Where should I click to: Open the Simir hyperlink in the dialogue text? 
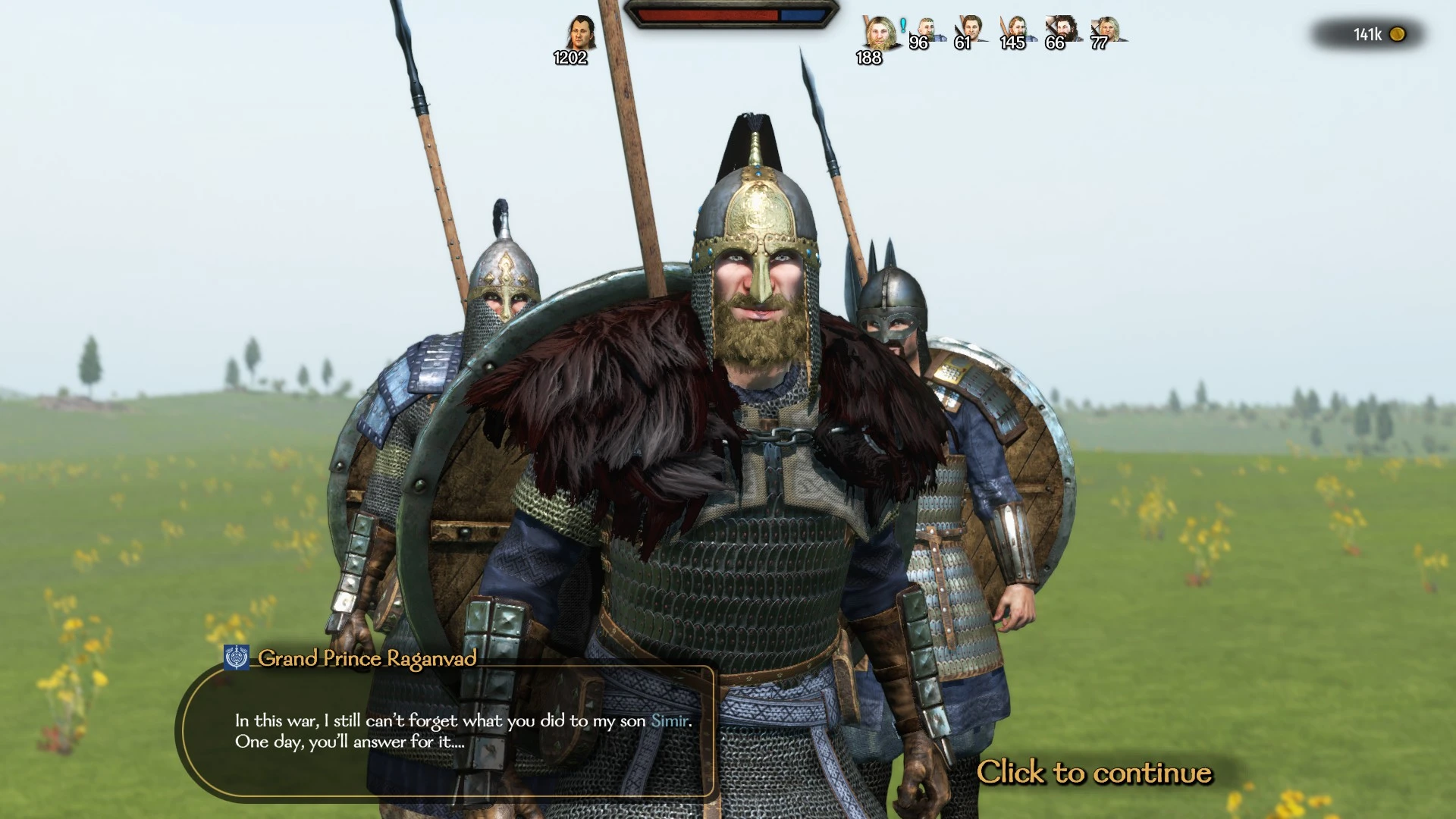(667, 721)
